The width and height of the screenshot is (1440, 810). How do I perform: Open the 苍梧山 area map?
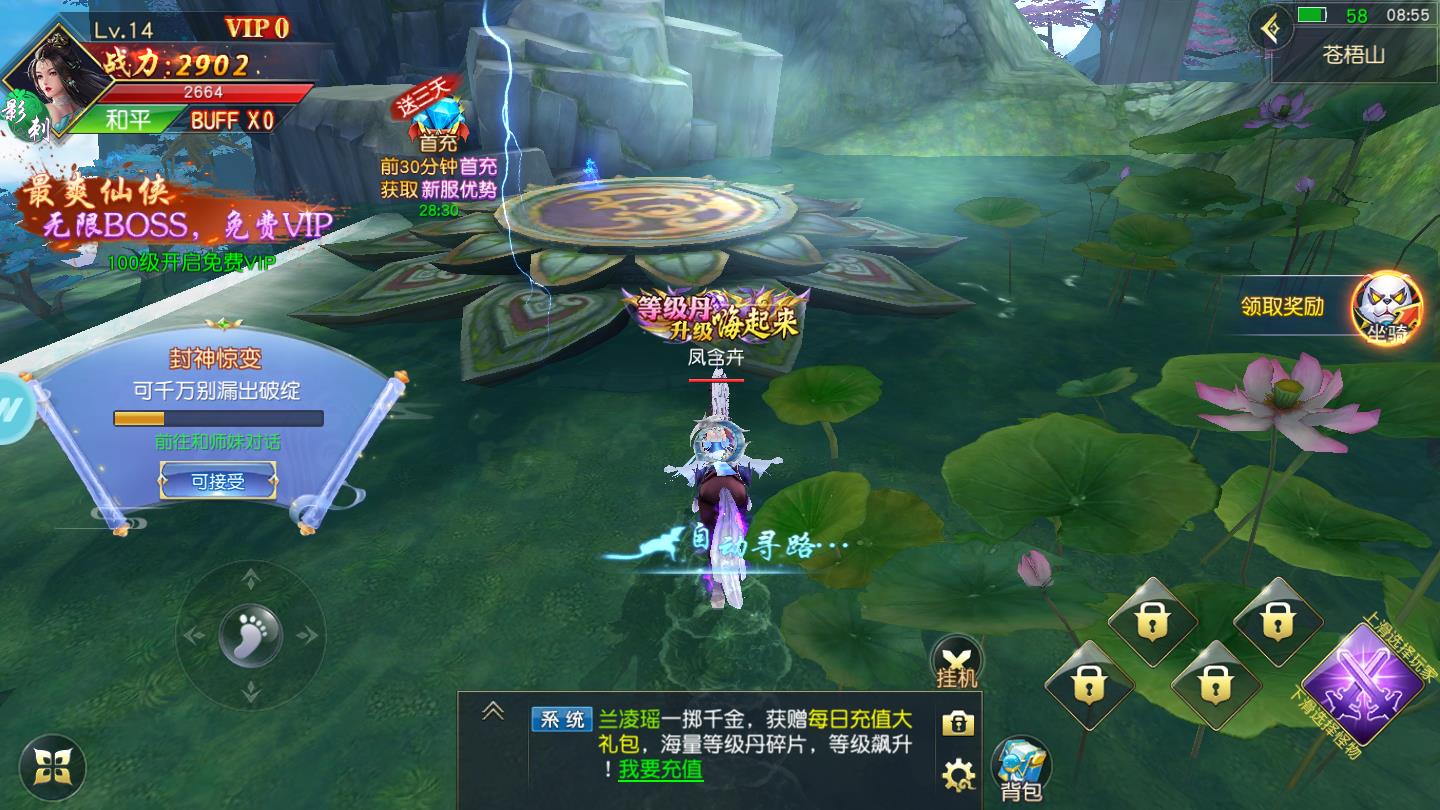tap(1354, 56)
